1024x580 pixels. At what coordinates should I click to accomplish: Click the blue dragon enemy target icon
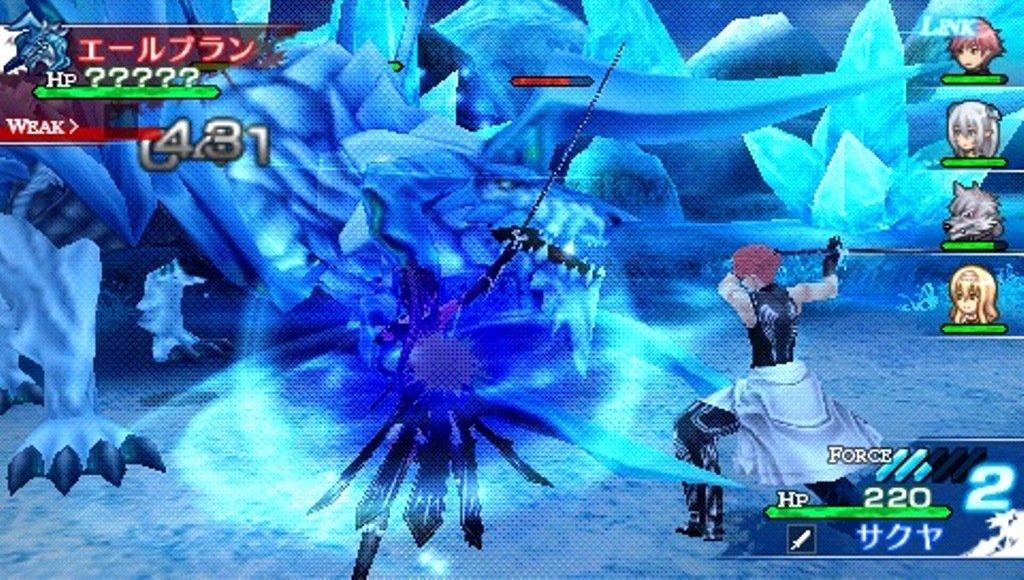tap(36, 45)
